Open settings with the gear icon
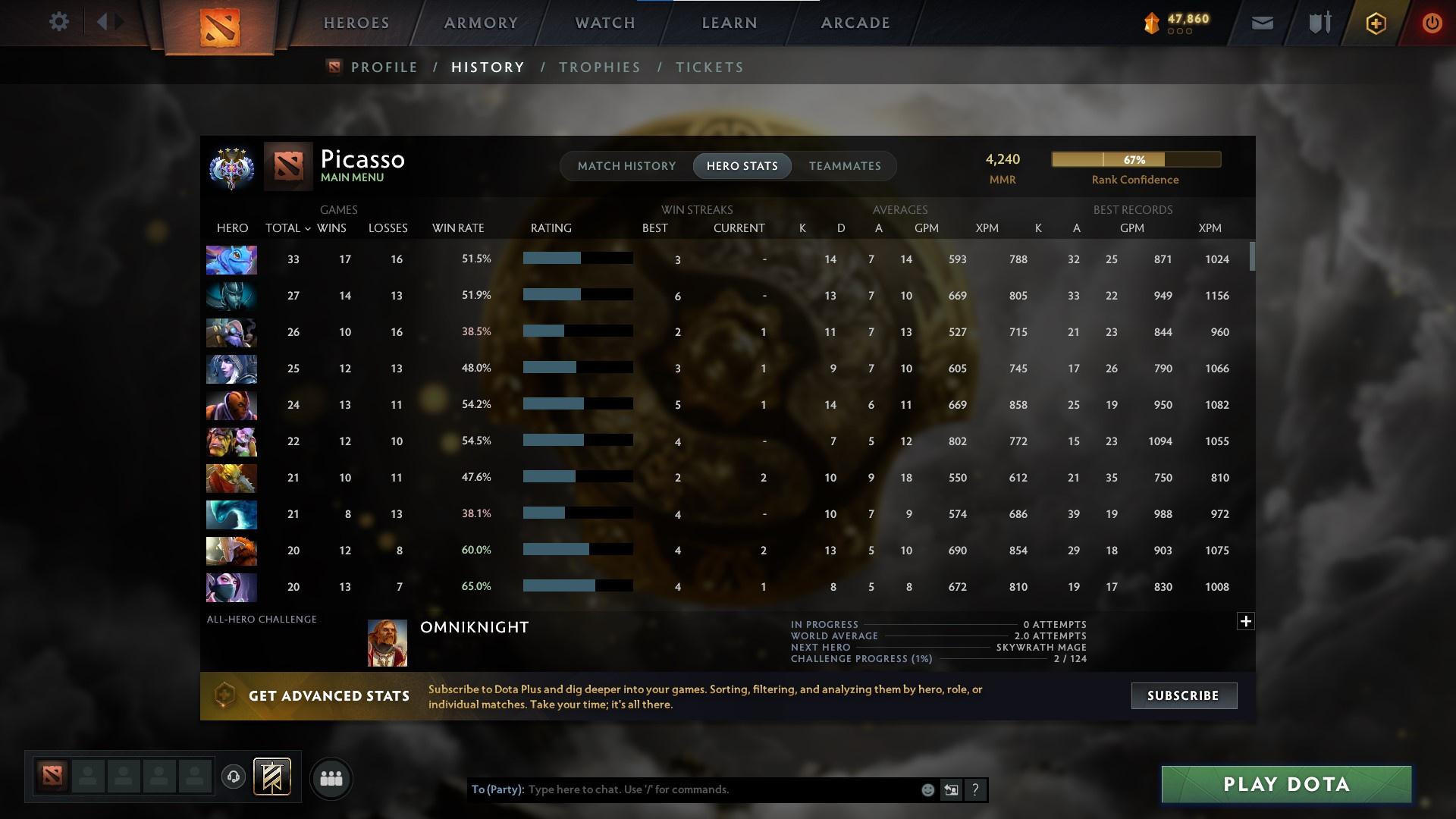The width and height of the screenshot is (1456, 819). [59, 22]
